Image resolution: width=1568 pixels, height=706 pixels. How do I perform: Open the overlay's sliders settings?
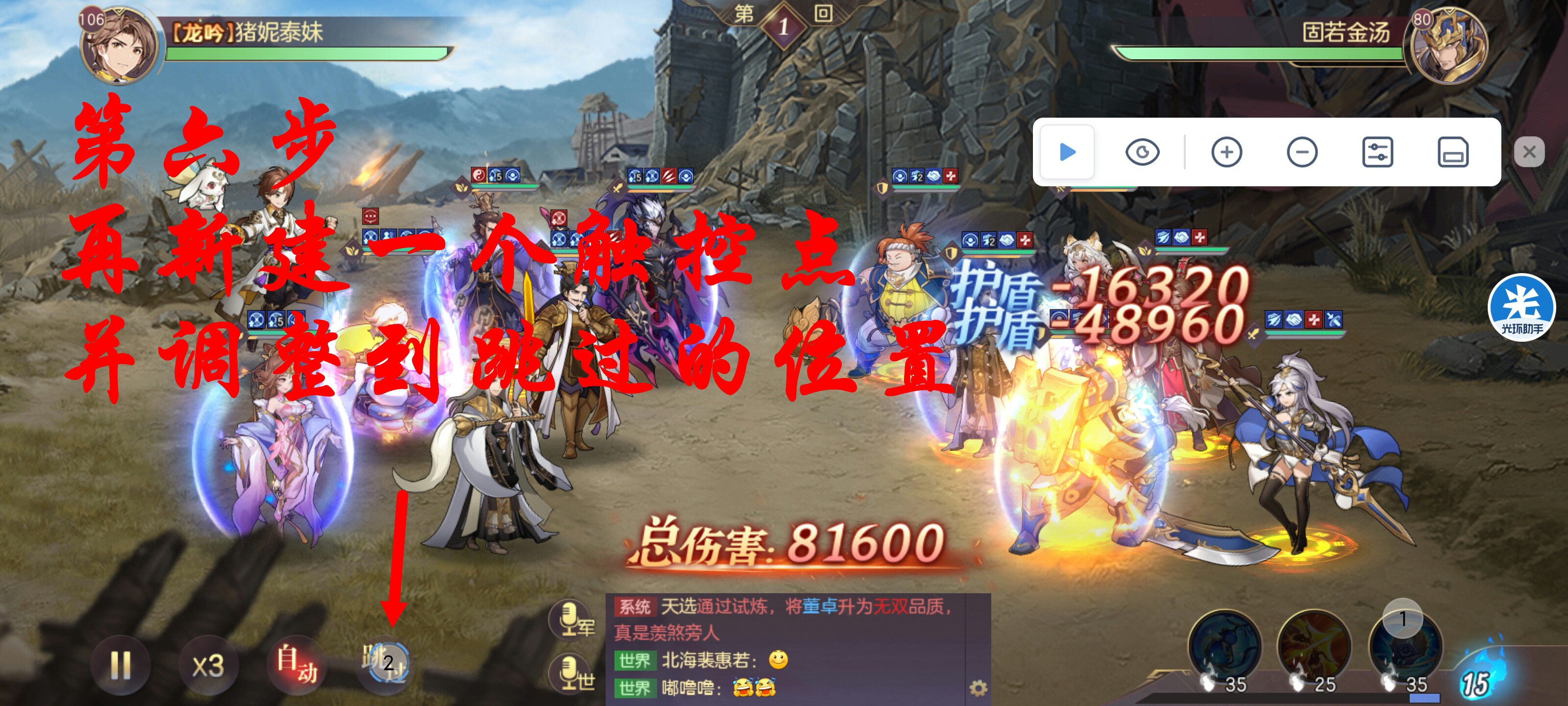(1377, 151)
